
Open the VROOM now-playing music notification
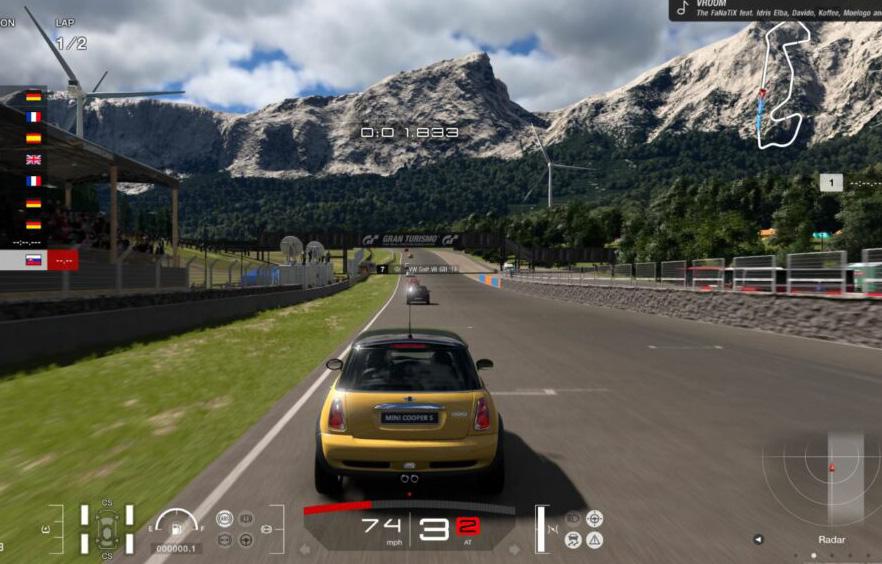(775, 9)
